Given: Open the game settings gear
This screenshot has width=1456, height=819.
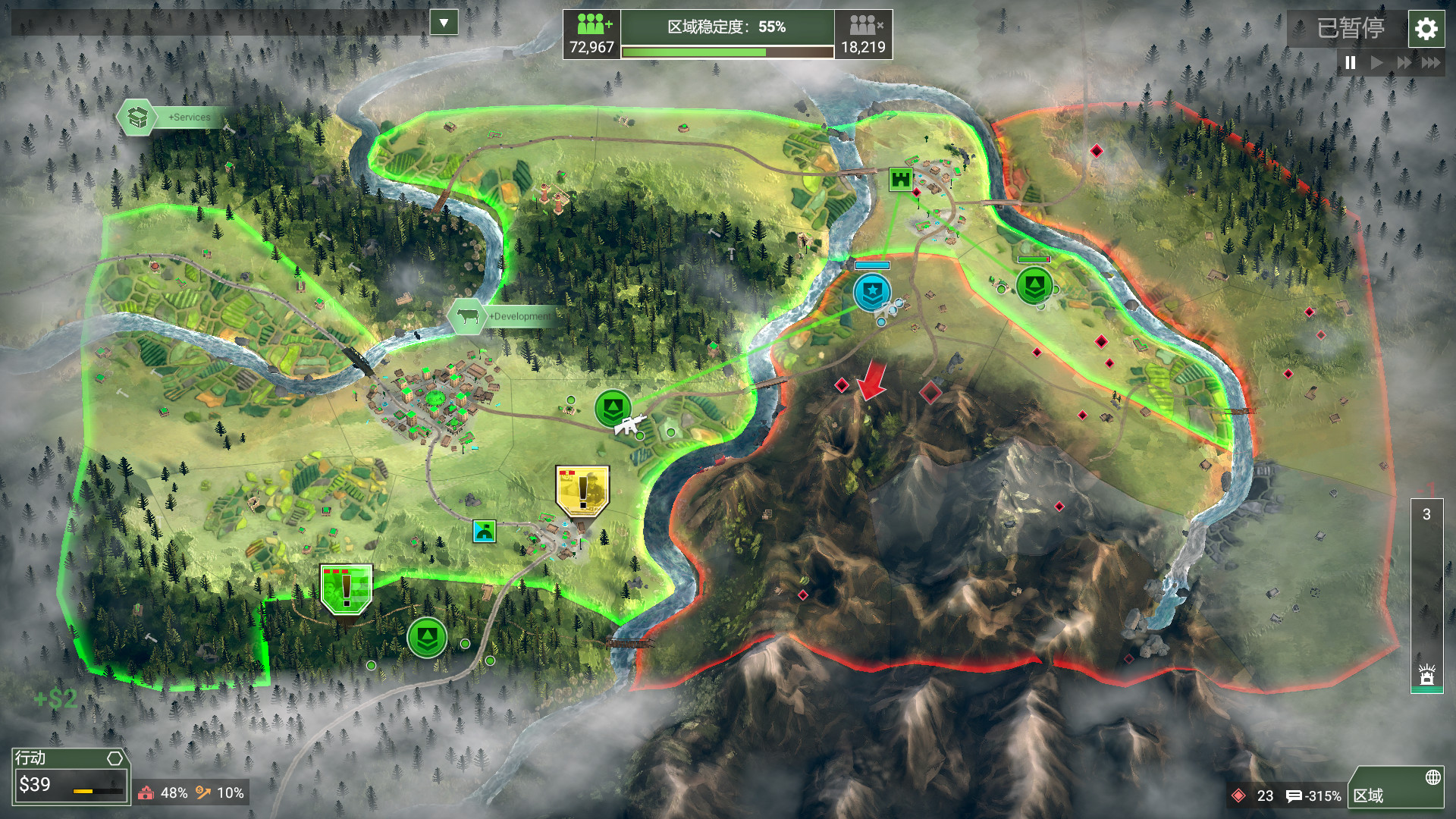Looking at the screenshot, I should click(x=1426, y=30).
